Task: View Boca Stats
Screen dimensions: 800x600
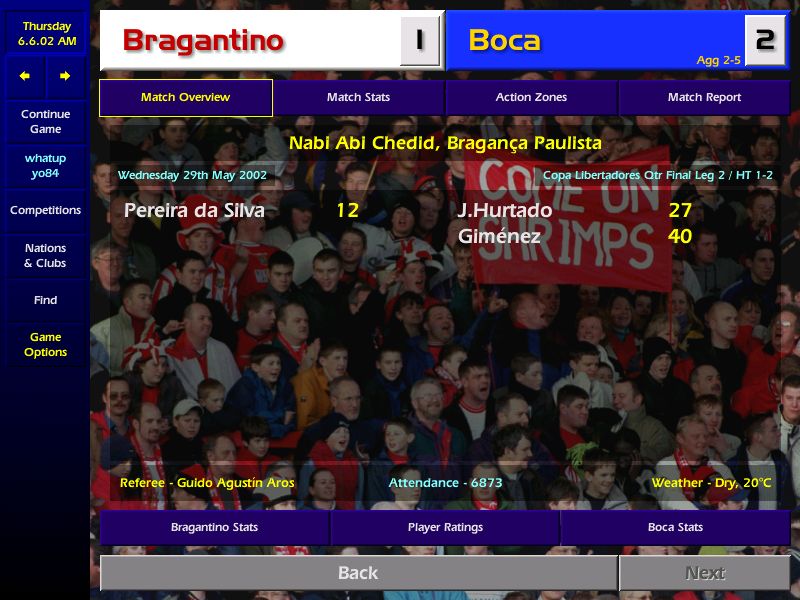Action: (675, 527)
